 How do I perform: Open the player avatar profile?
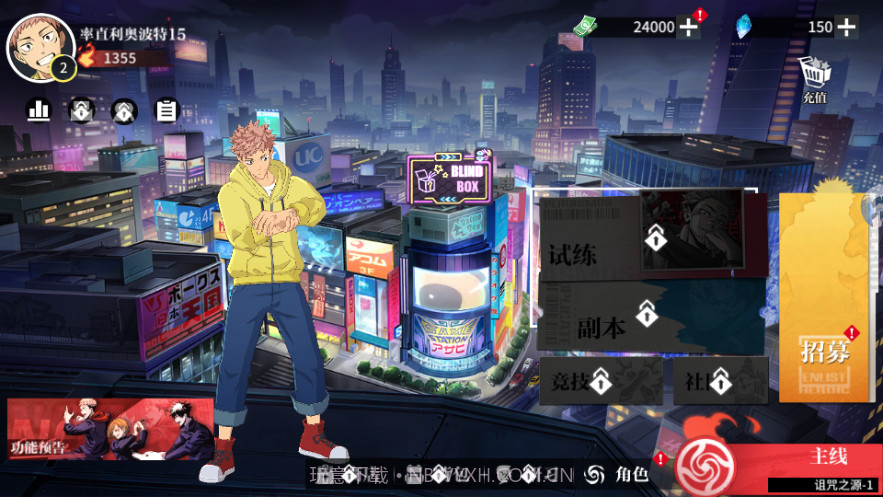(40, 46)
